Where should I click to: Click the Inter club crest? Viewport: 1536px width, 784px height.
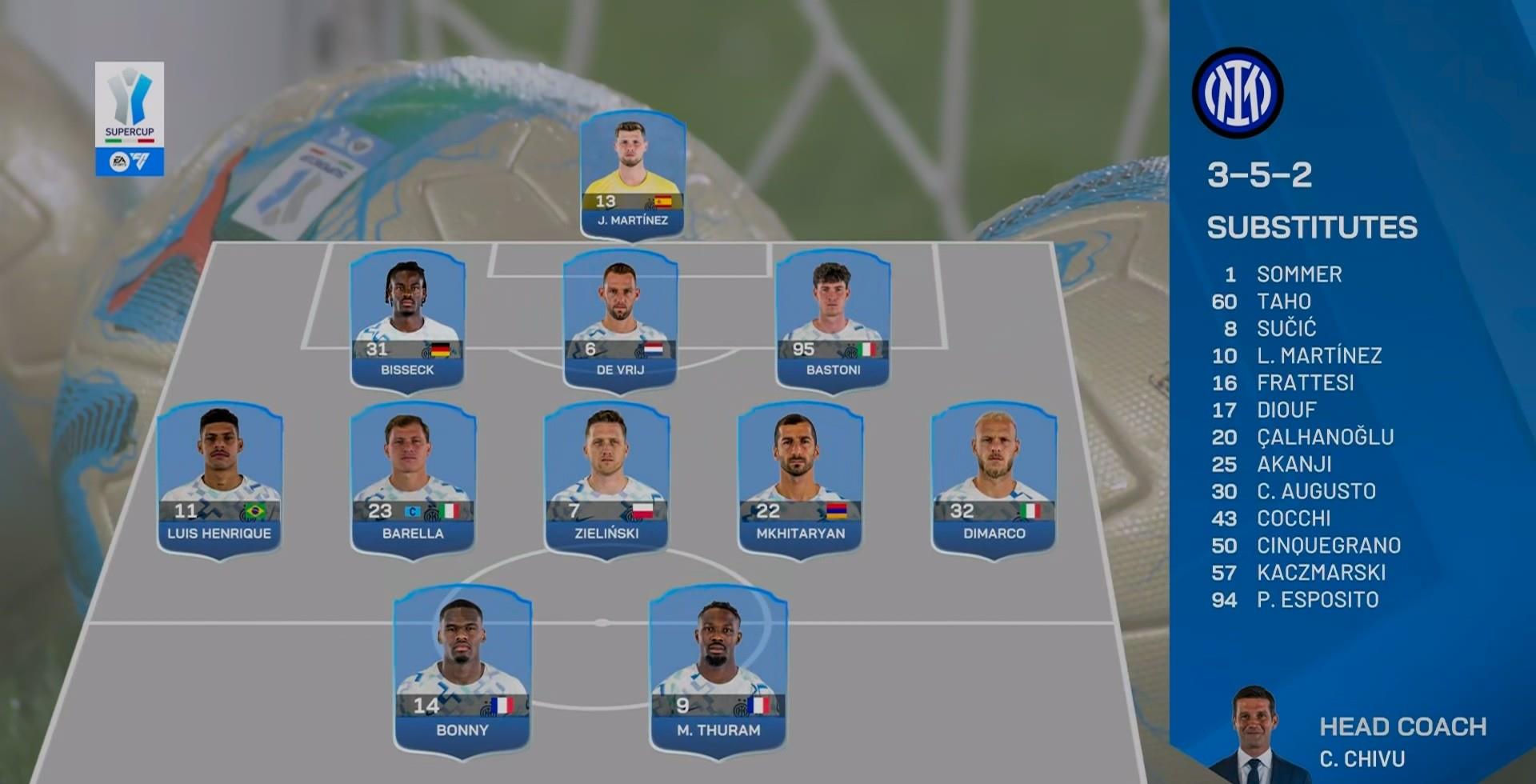(1238, 93)
